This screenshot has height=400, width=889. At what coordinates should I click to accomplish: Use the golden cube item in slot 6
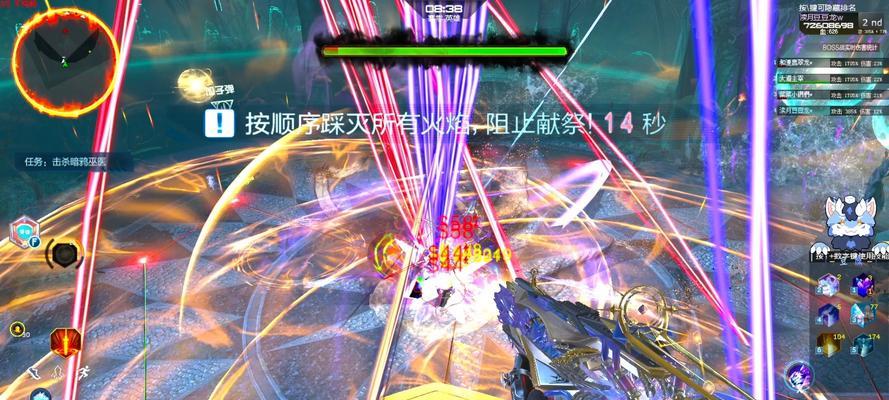point(827,344)
